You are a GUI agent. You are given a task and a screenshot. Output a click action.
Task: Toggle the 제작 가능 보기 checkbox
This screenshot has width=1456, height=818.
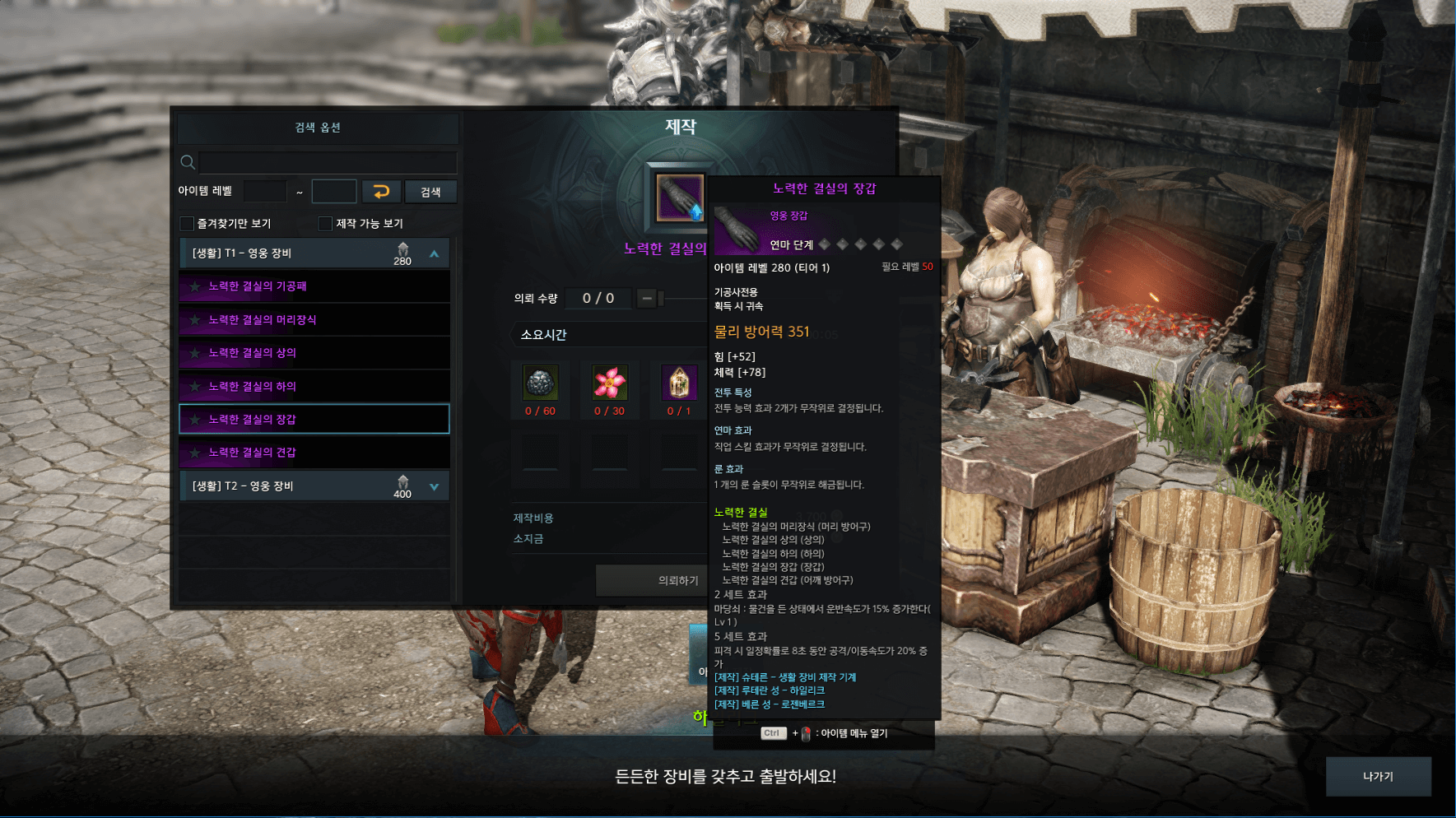click(326, 224)
